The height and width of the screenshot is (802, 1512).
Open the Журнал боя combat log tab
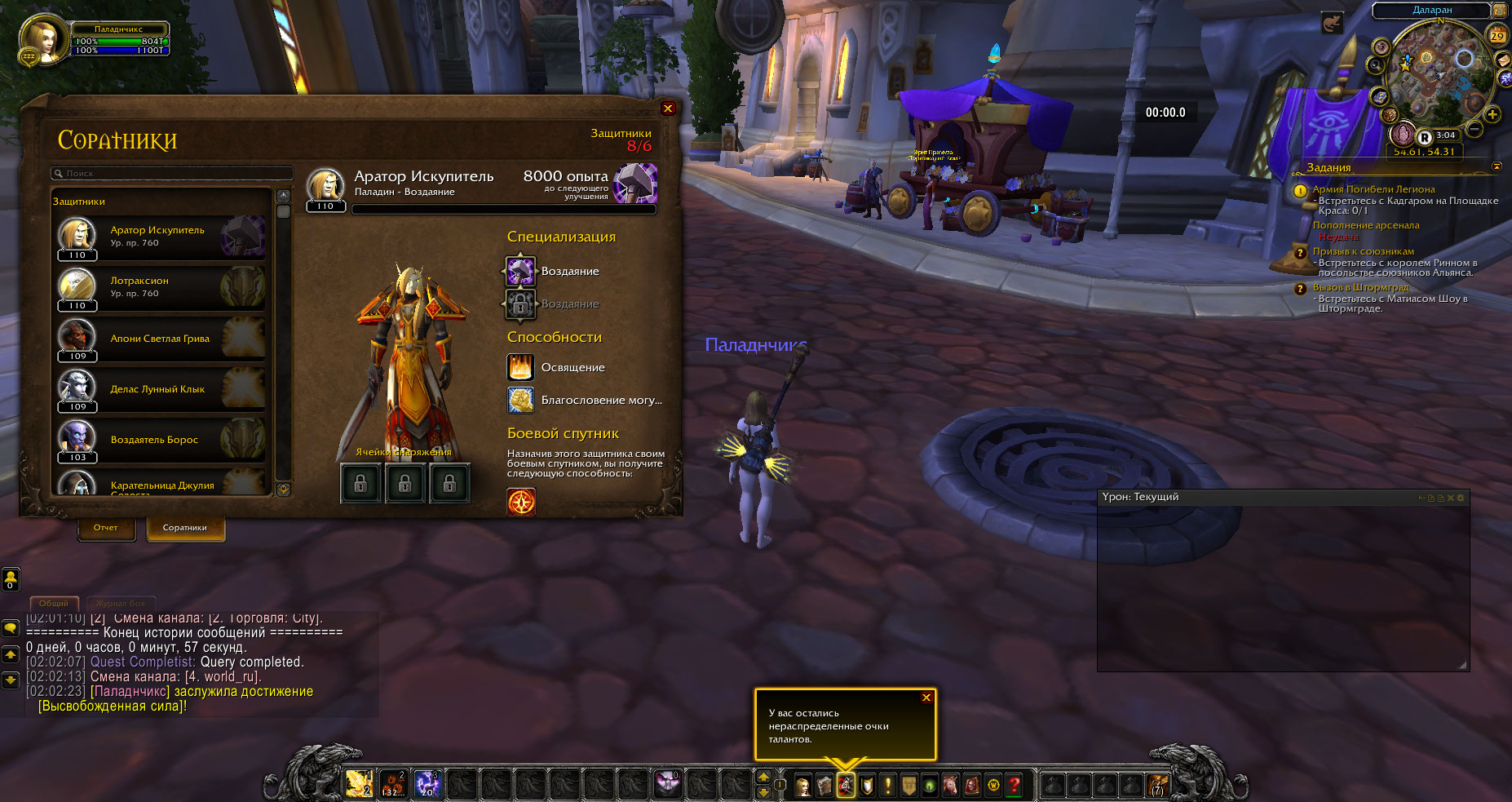pyautogui.click(x=120, y=604)
